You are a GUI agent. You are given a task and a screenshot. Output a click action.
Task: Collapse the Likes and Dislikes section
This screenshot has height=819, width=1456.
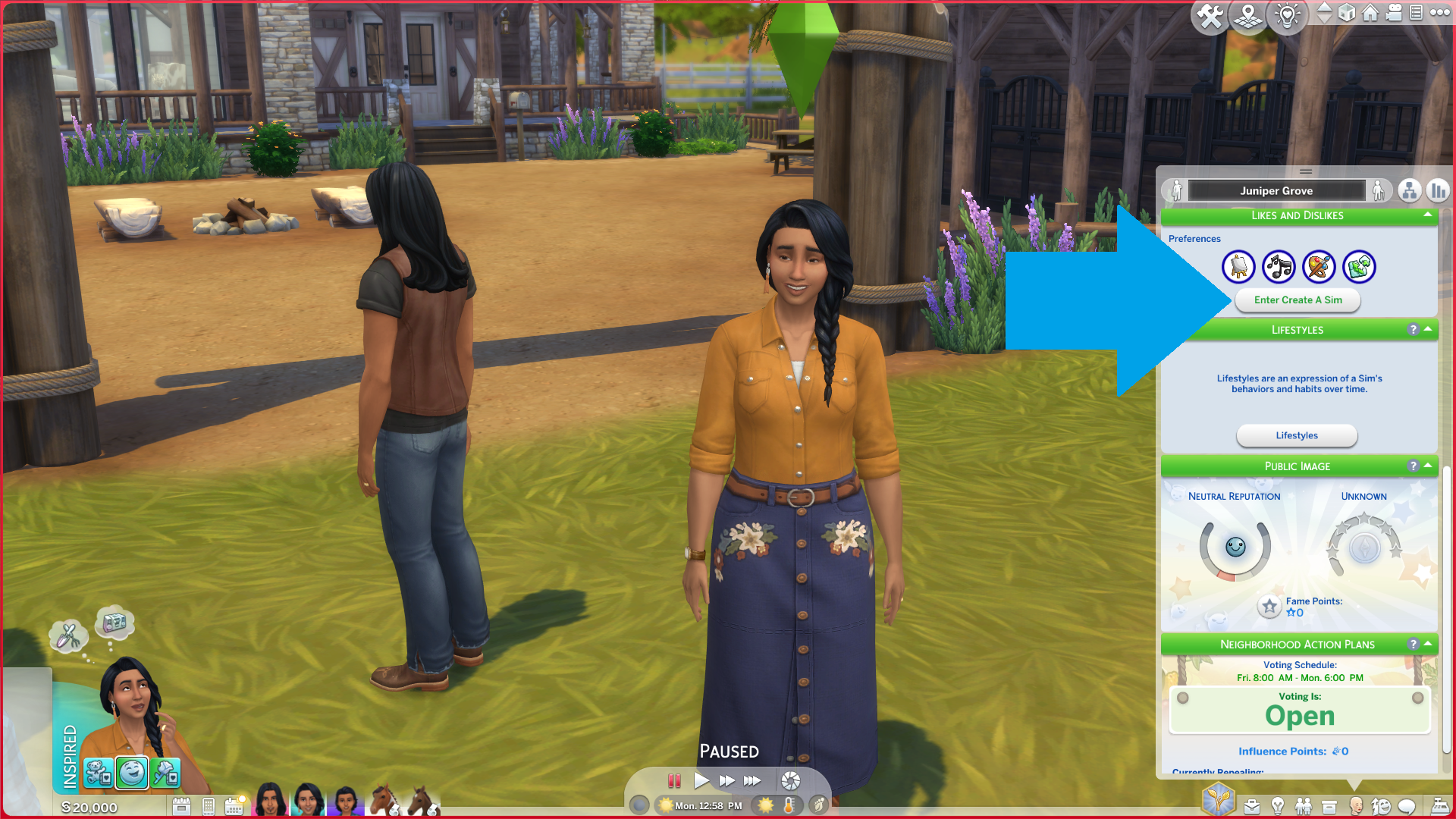point(1426,216)
